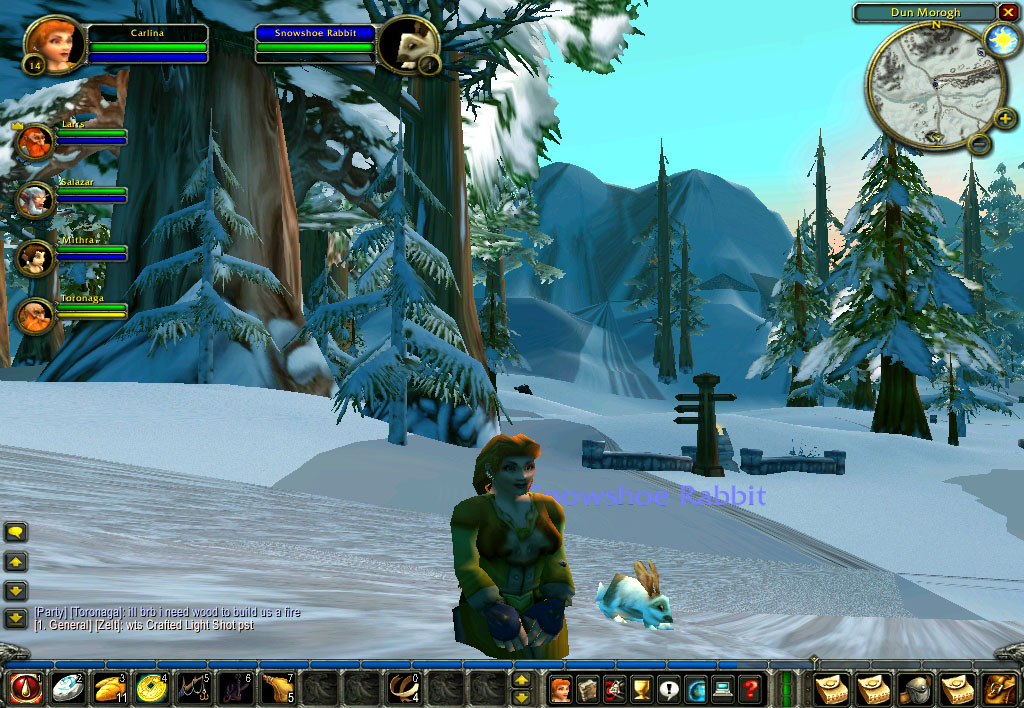
Task: Open the character info micro button
Action: click(x=561, y=688)
